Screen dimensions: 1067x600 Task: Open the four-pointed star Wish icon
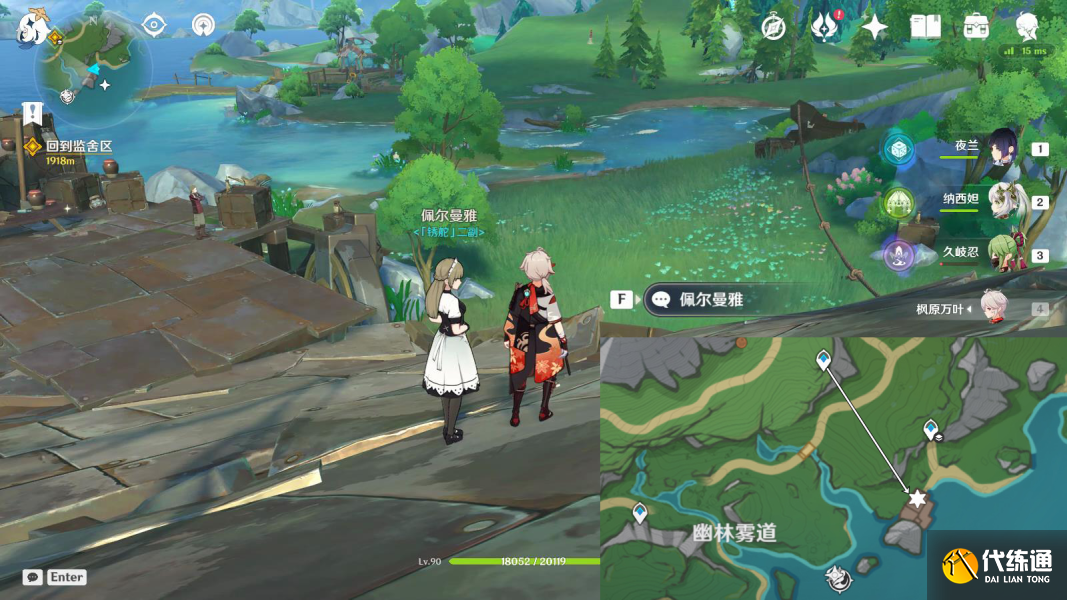click(x=875, y=27)
